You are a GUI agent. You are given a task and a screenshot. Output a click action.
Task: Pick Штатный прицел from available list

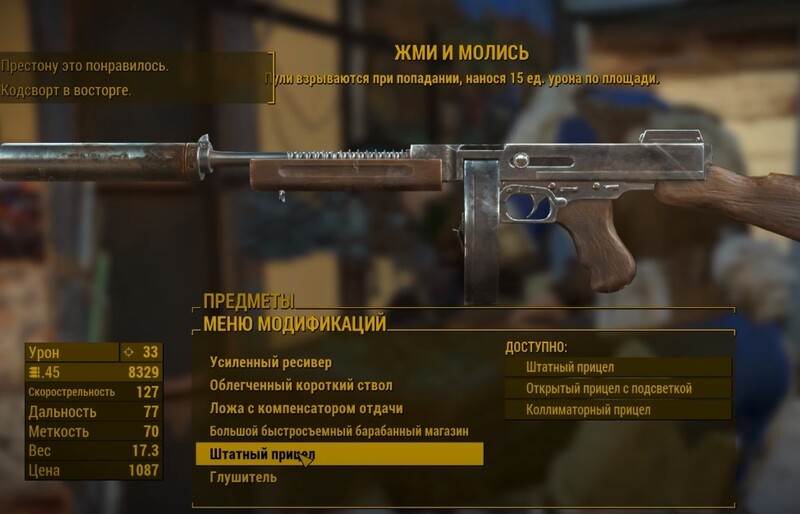617,367
